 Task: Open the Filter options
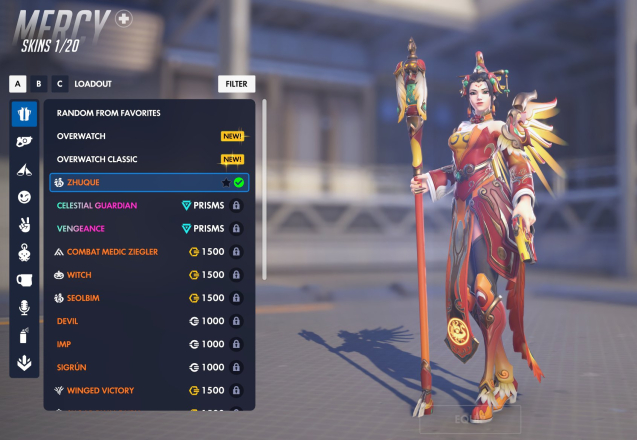(236, 84)
